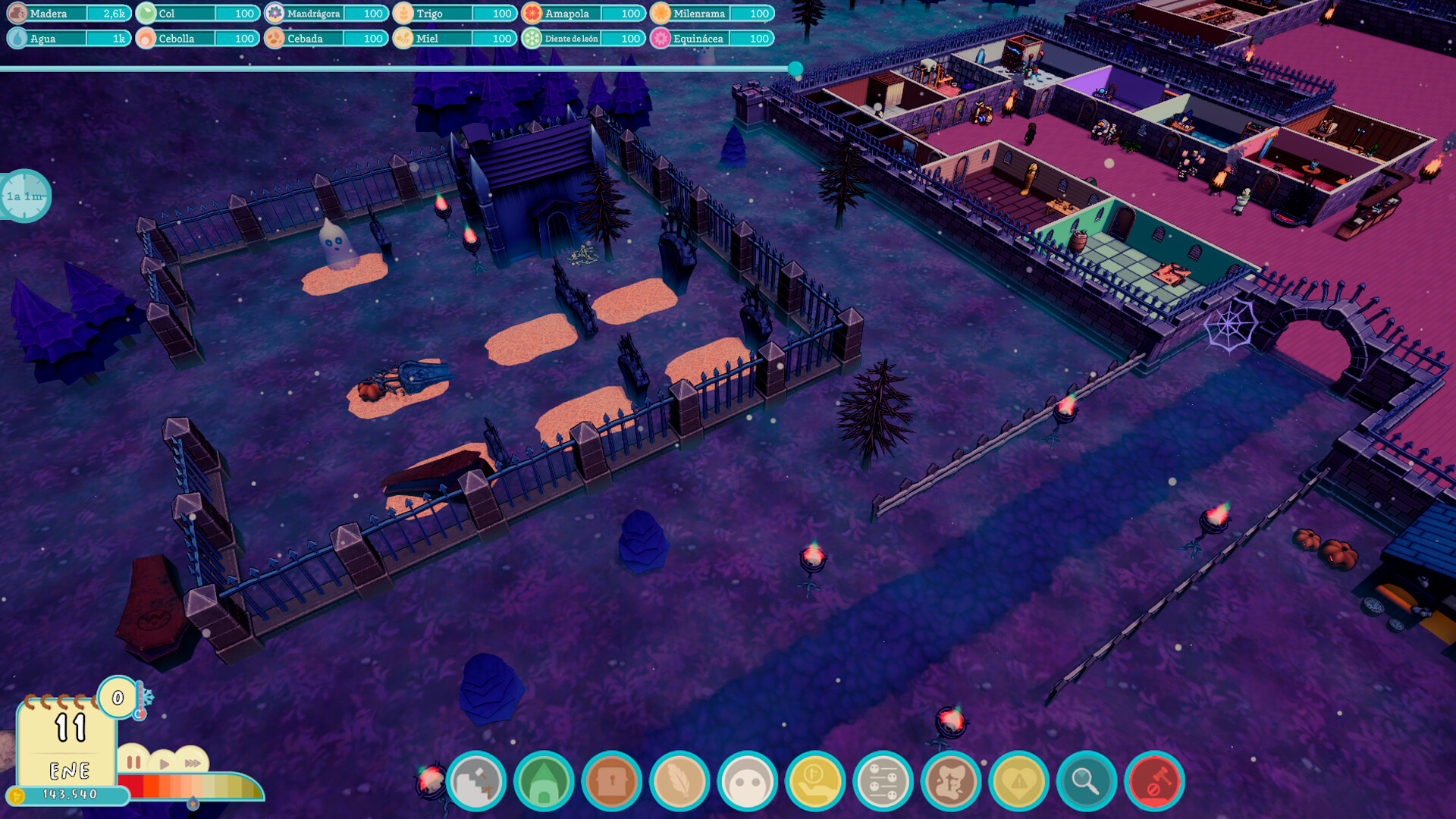Open the ghost face menu
This screenshot has height=819, width=1456.
(x=747, y=781)
